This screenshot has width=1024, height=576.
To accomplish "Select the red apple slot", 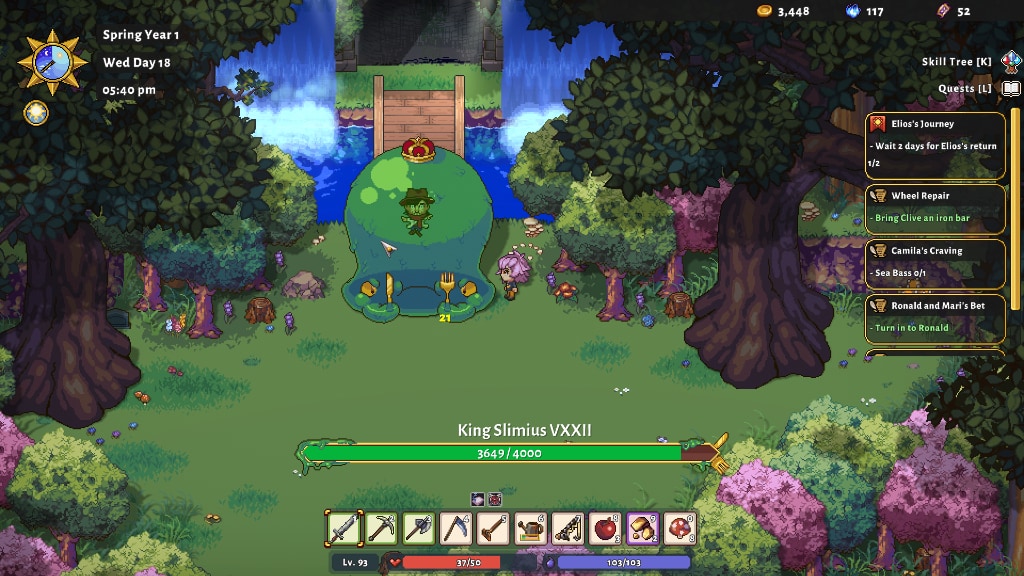I will click(606, 527).
